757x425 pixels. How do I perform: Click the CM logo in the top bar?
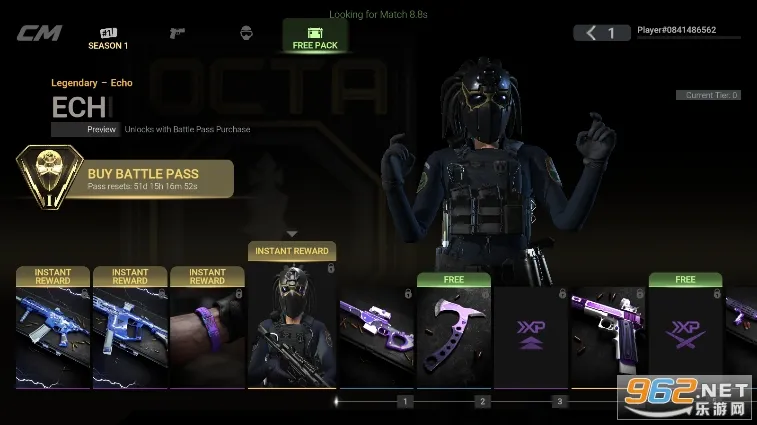(39, 33)
